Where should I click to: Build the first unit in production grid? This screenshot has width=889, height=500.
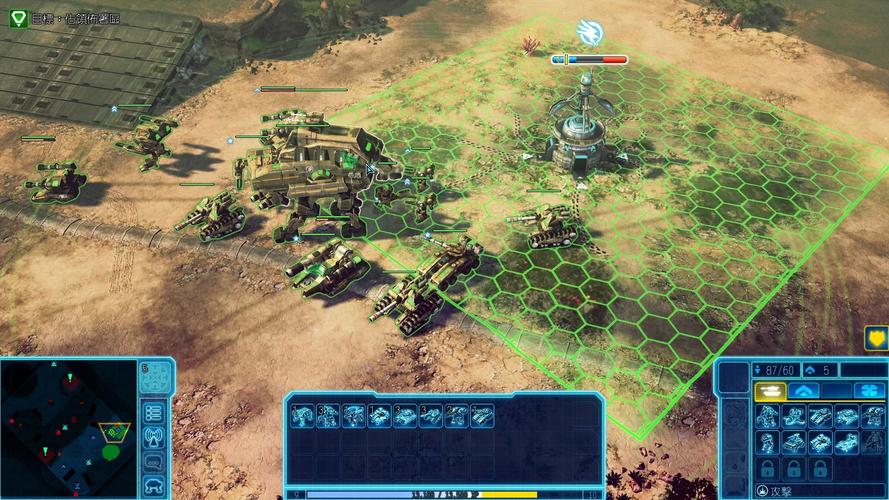[768, 416]
